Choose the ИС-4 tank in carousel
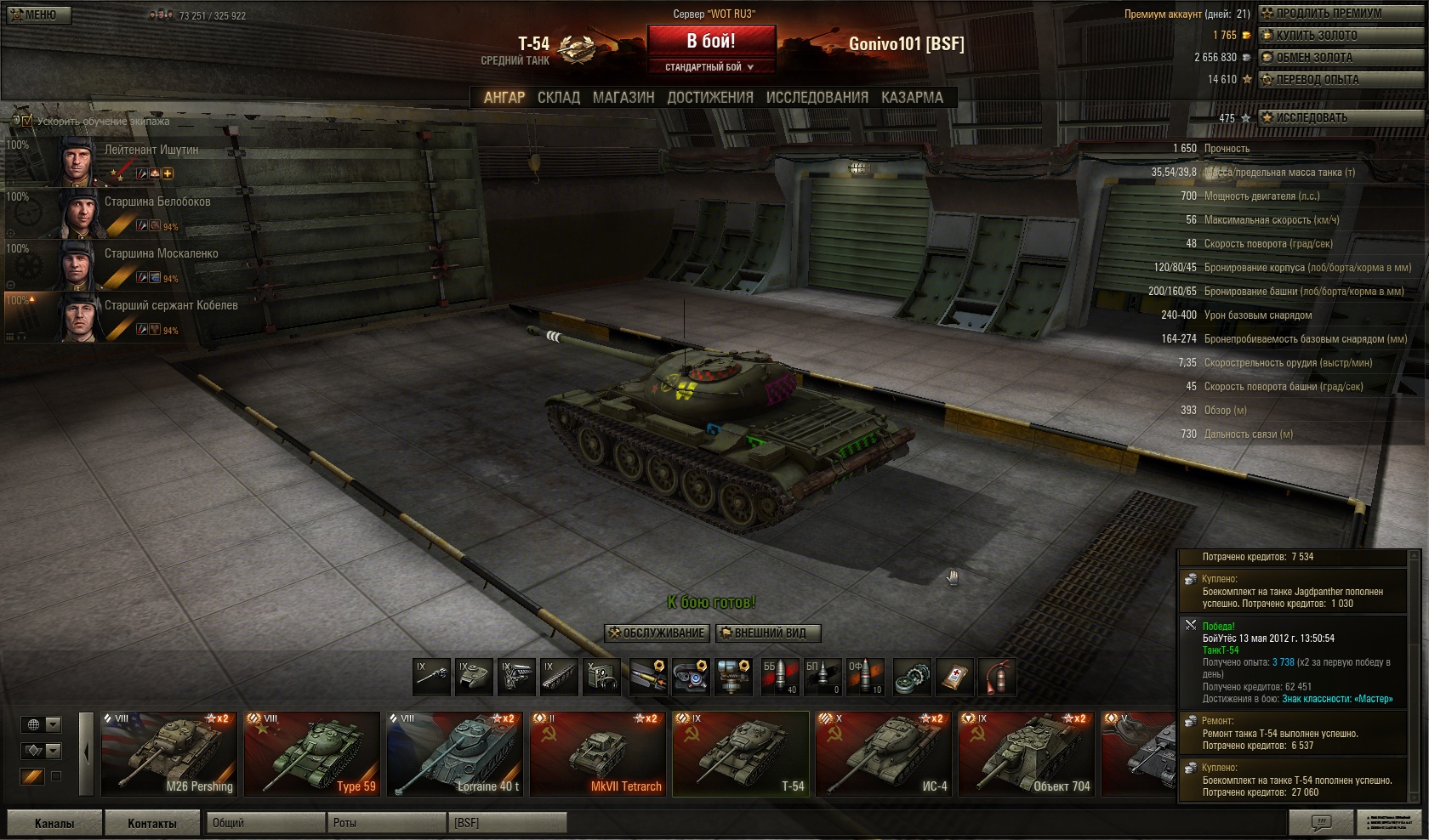The height and width of the screenshot is (840, 1429). (883, 754)
